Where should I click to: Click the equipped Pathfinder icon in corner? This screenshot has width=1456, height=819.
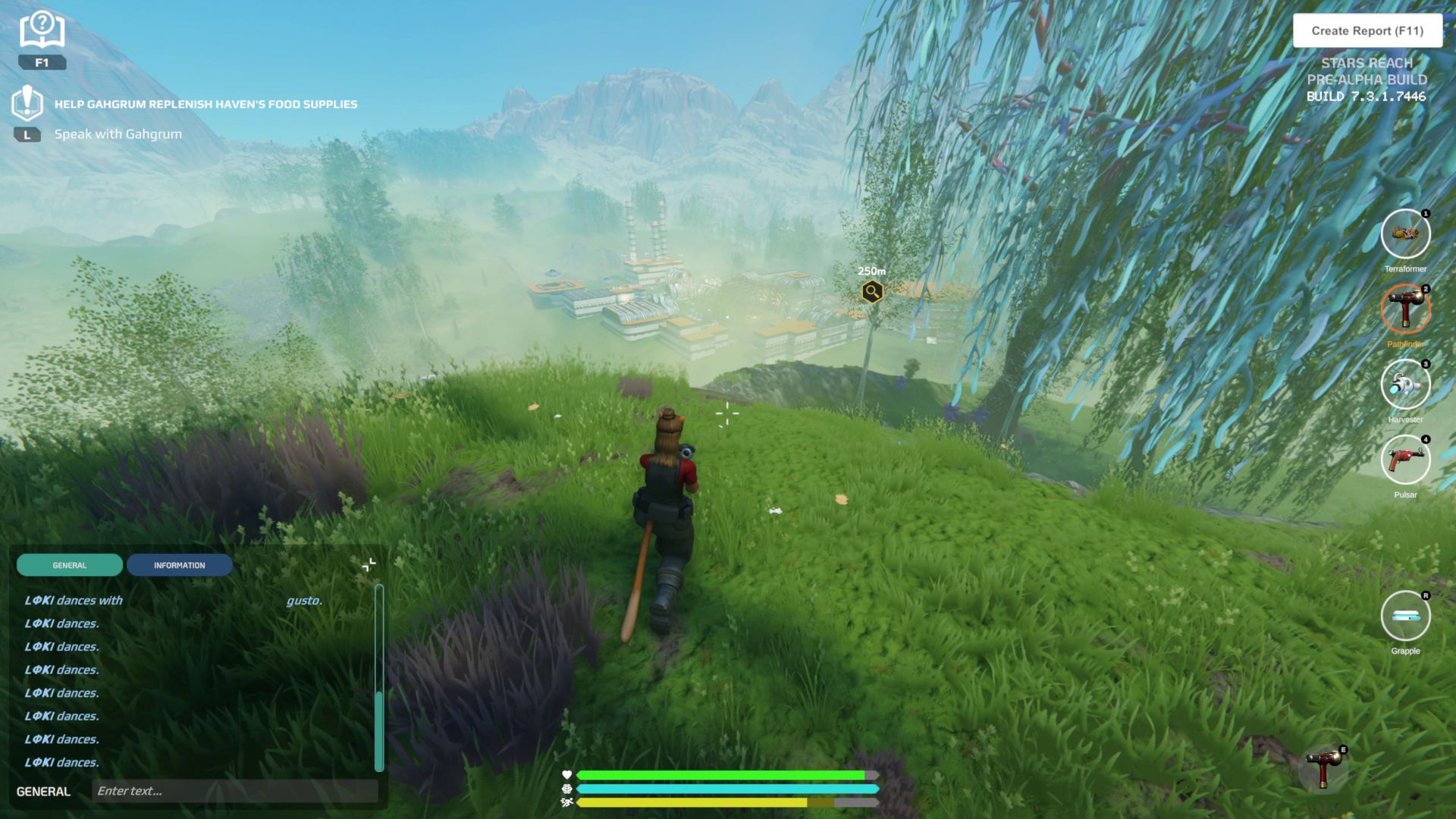pyautogui.click(x=1324, y=767)
